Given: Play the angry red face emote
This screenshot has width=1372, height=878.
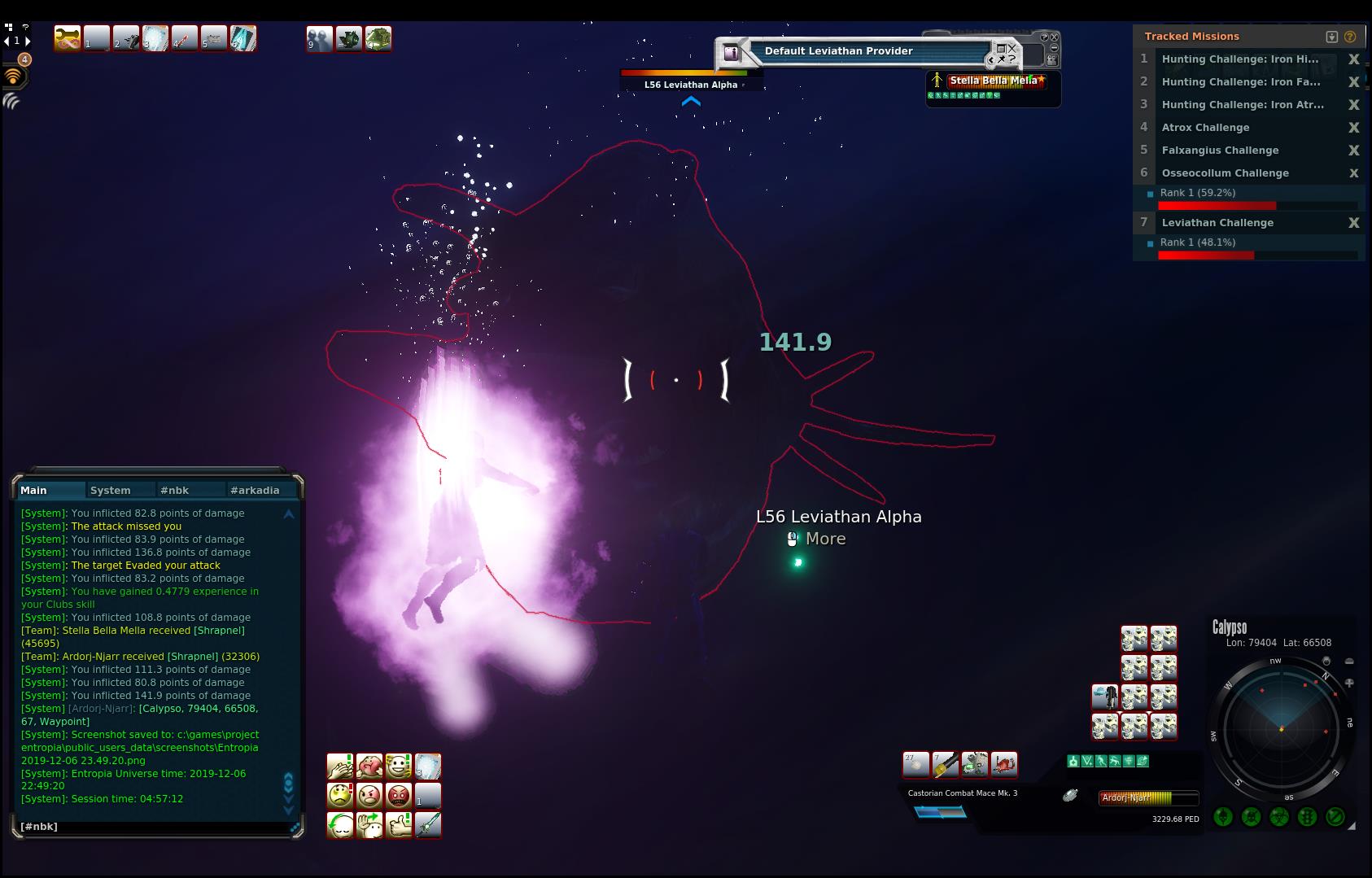Looking at the screenshot, I should (x=399, y=795).
